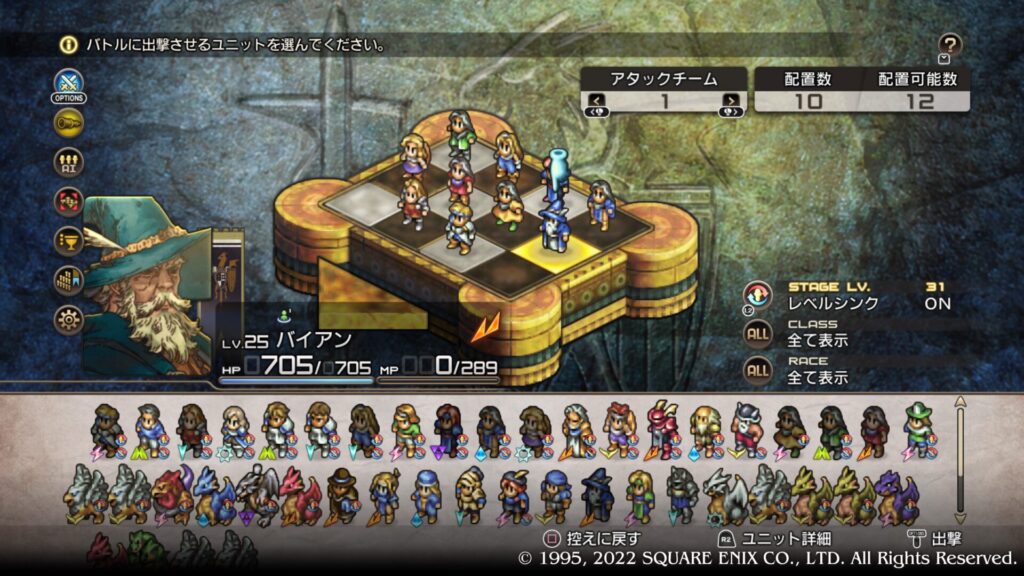Viewport: 1024px width, 576px height.
Task: Open the trophy list icon
Action: click(68, 241)
